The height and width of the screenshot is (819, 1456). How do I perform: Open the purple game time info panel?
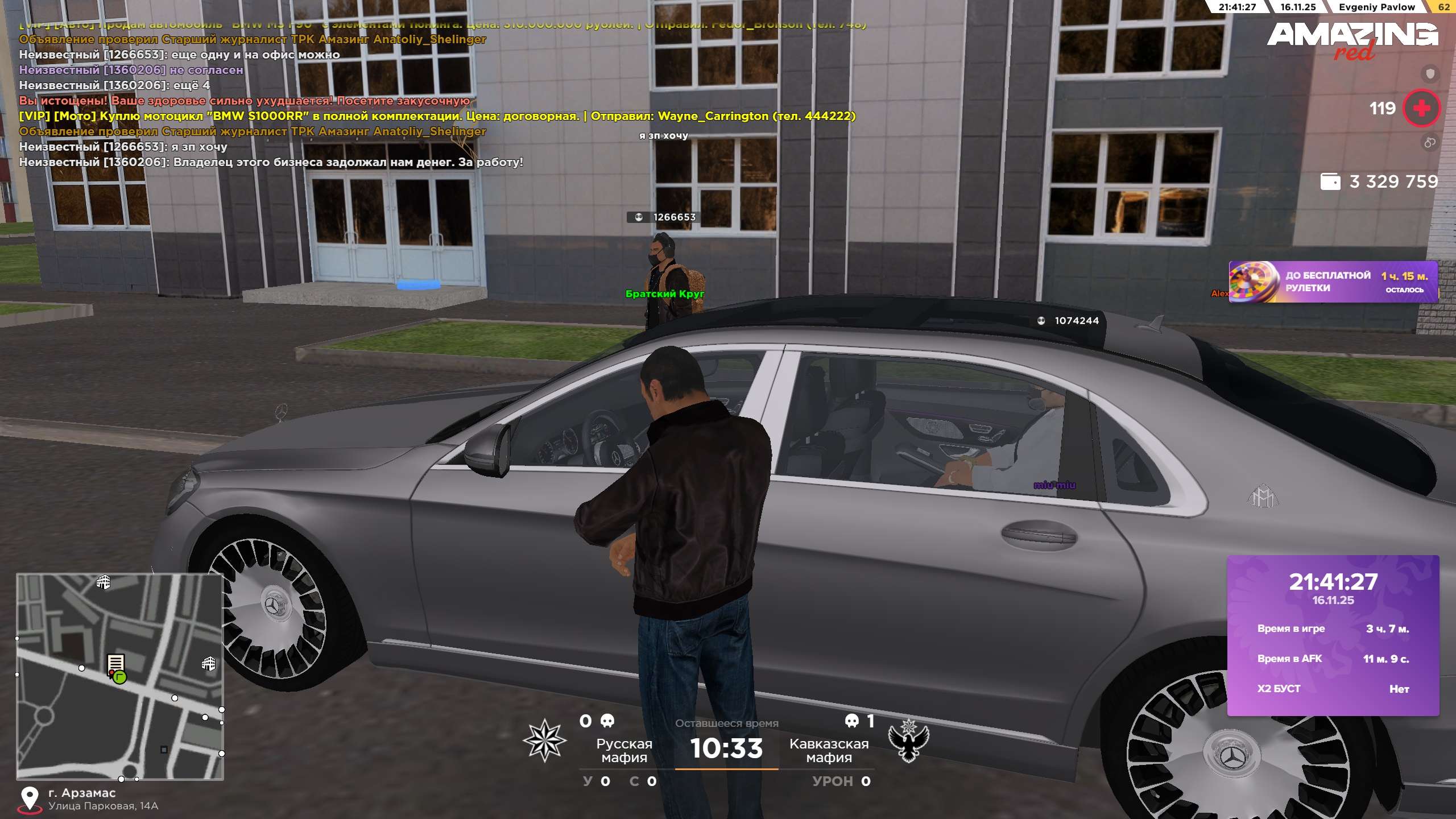(x=1333, y=635)
